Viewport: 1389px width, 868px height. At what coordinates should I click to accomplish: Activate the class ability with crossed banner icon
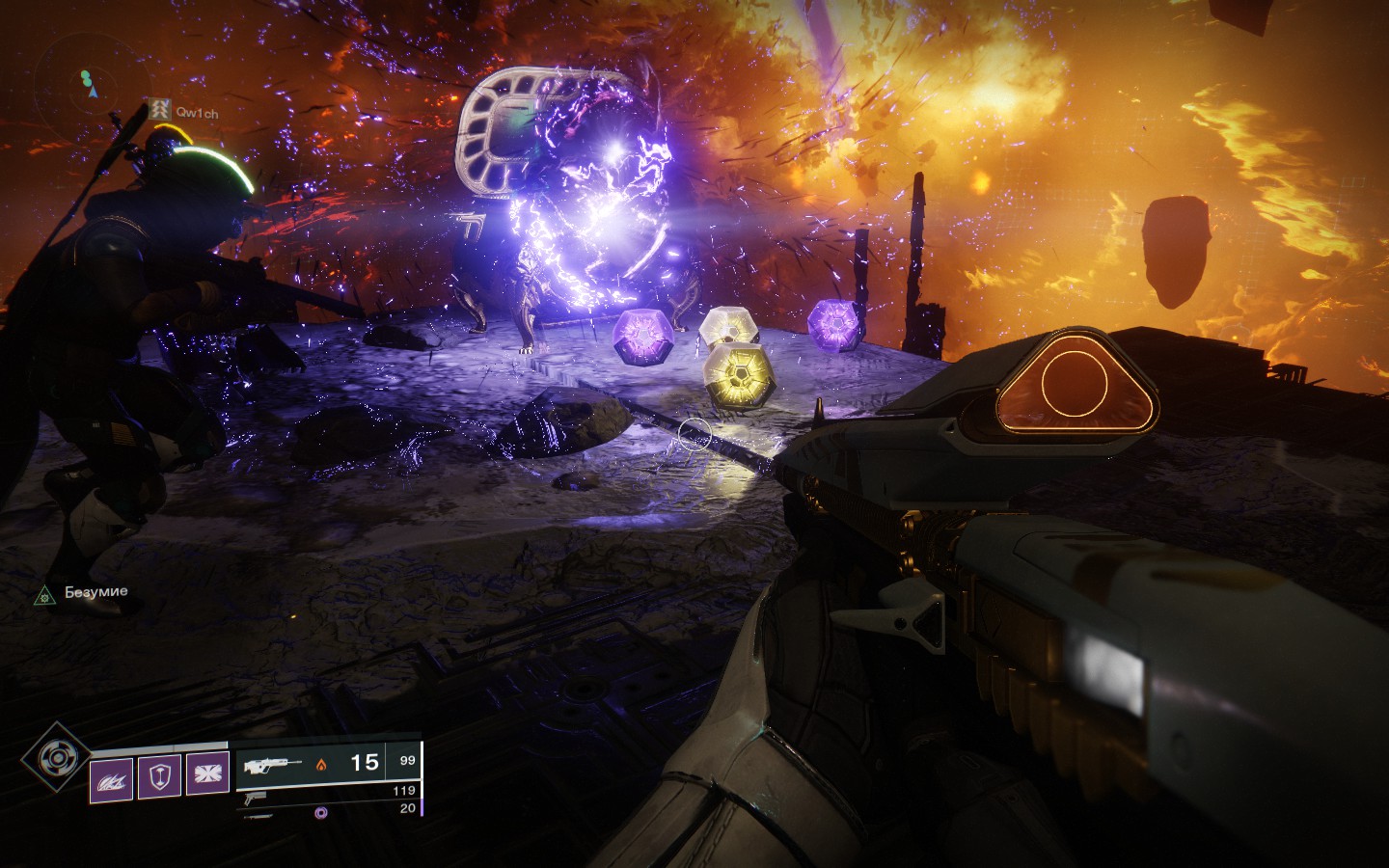click(207, 776)
